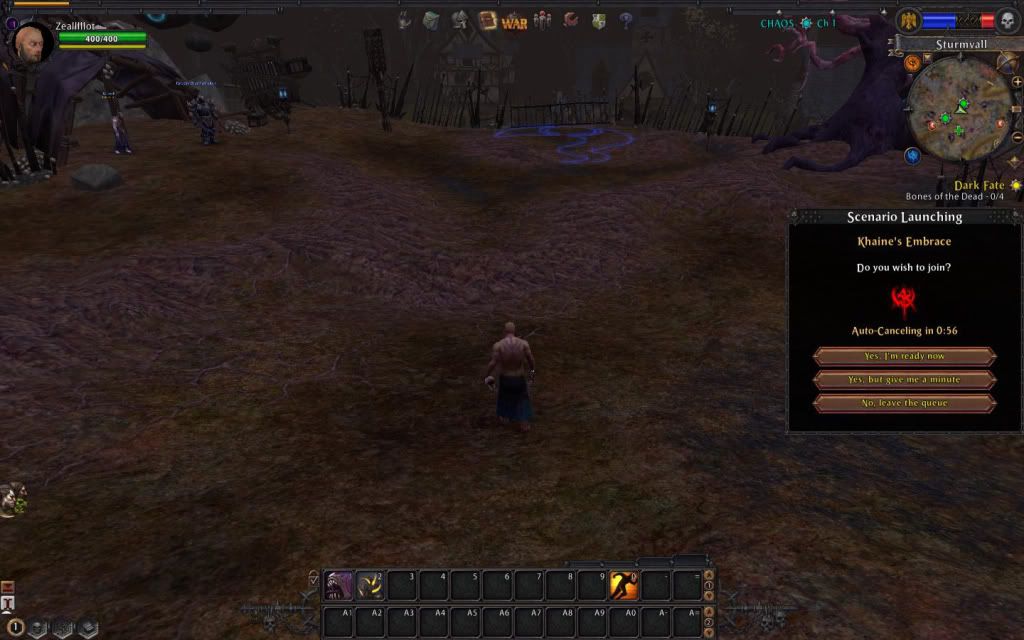Click the scenario queue icon beside the minimap
1024x640 pixels.
click(x=912, y=63)
